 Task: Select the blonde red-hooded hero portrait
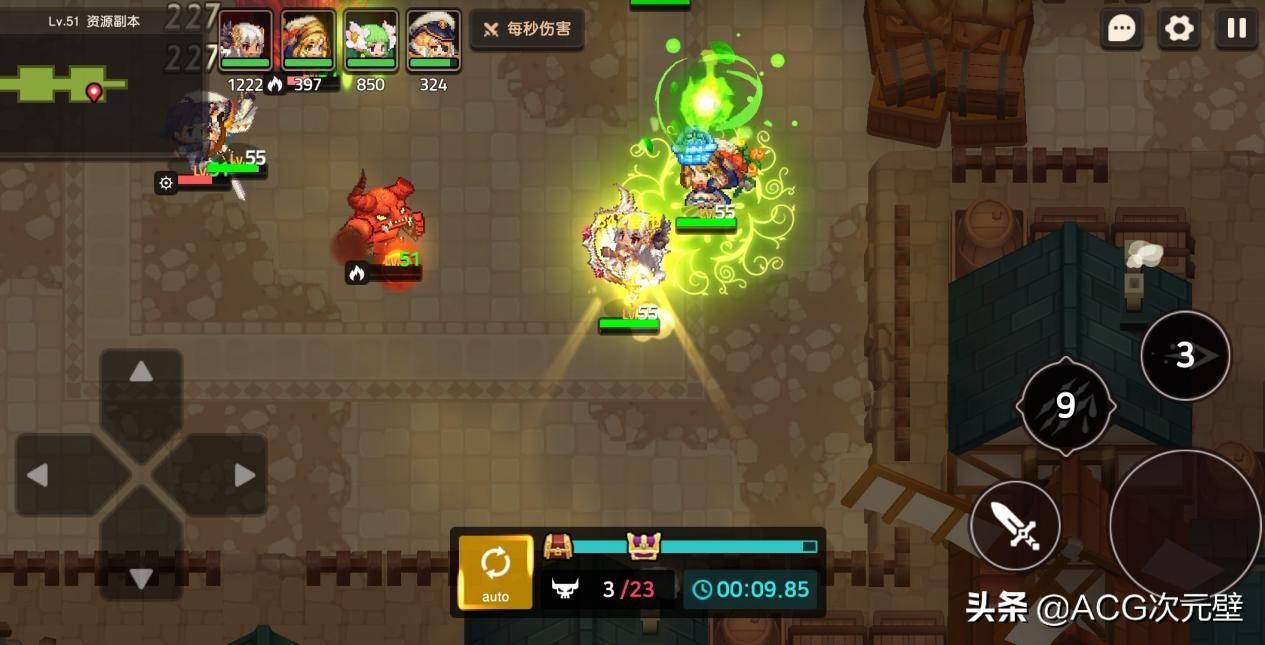point(308,40)
